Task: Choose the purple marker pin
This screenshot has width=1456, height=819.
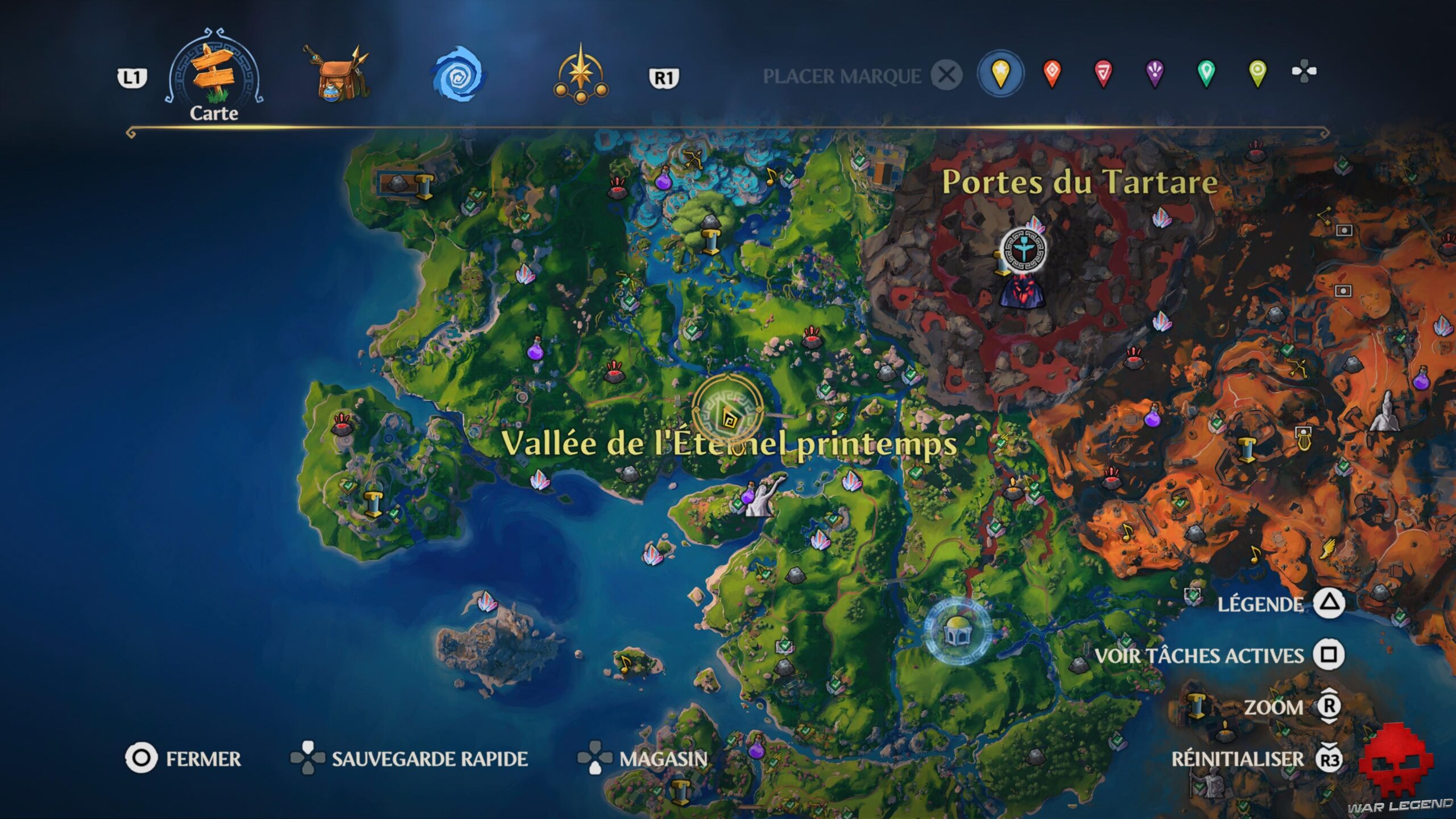Action: point(1155,72)
